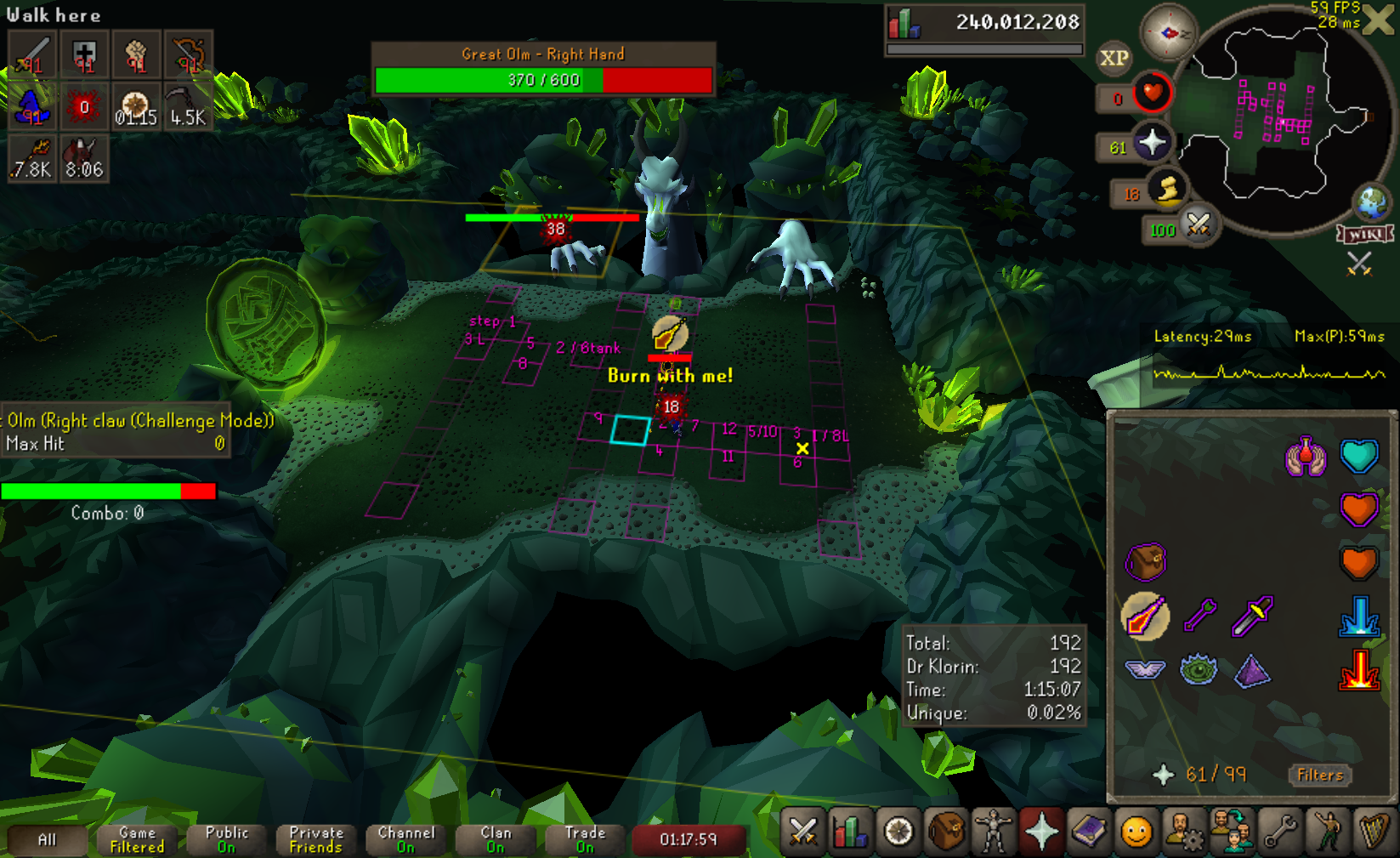This screenshot has height=858, width=1400.
Task: Toggle quick-prayers with the prayer orb
Action: point(1151,143)
